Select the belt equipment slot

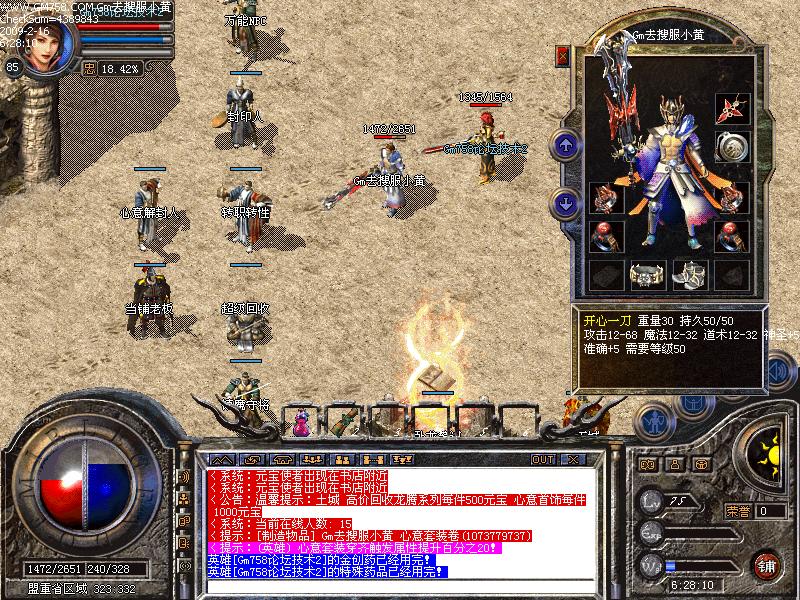pyautogui.click(x=646, y=273)
